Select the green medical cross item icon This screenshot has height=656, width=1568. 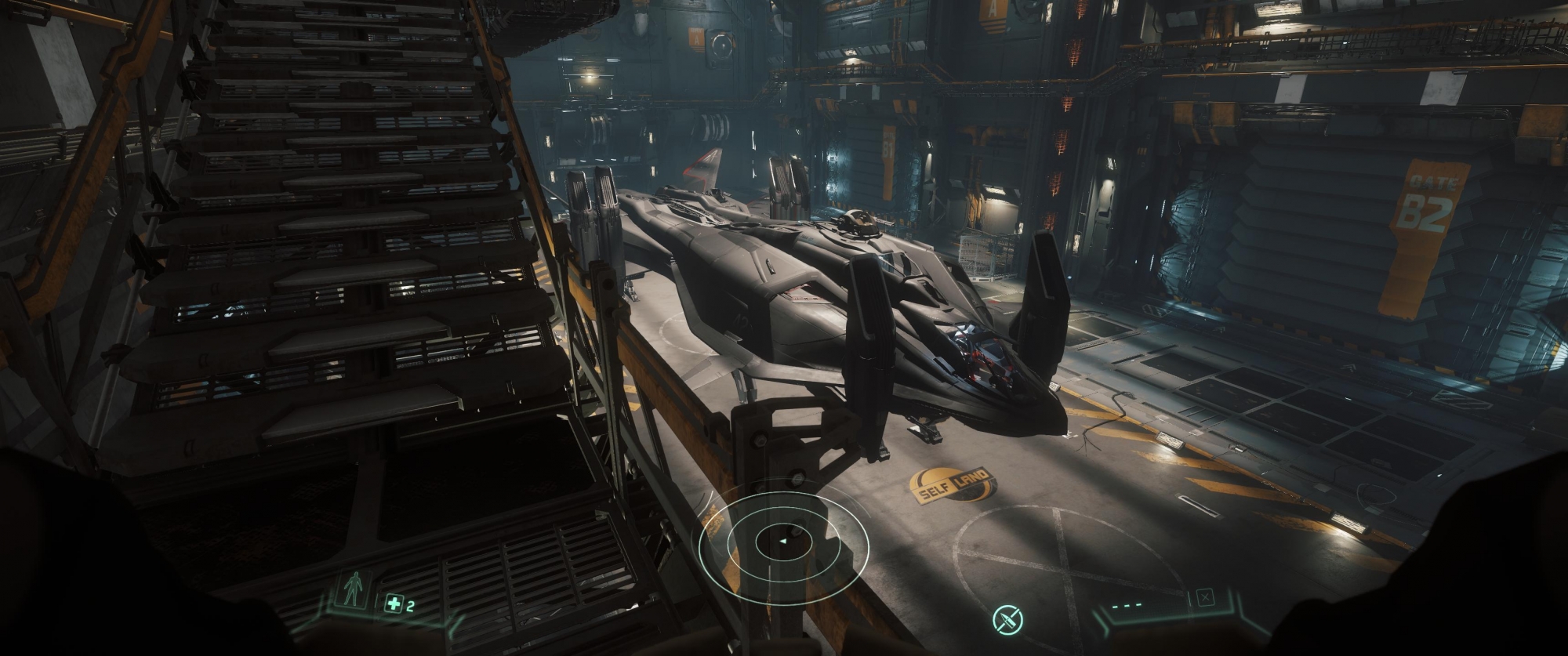pos(393,603)
